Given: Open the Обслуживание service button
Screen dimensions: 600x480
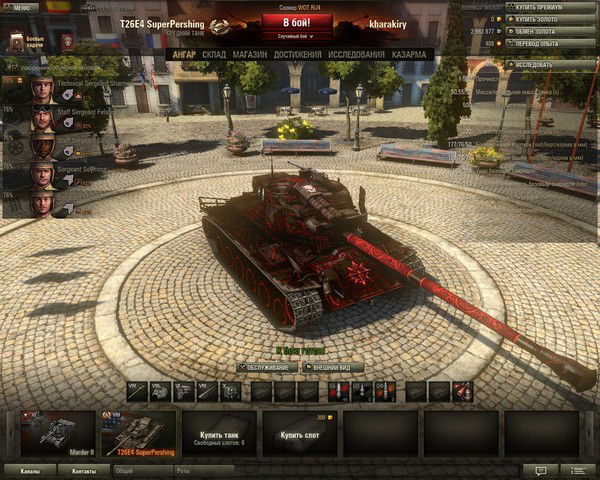Looking at the screenshot, I should click(x=267, y=367).
